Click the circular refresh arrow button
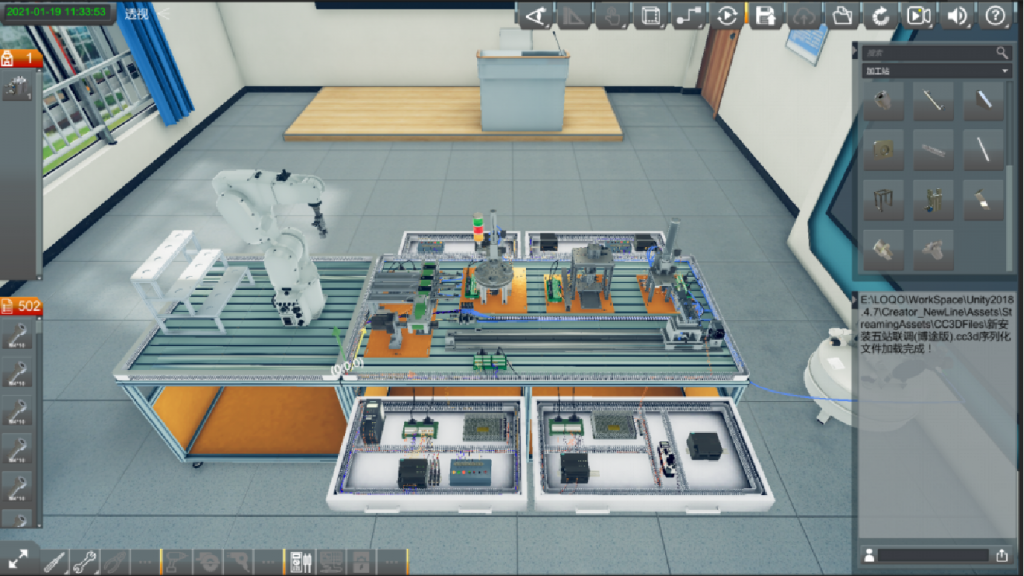 tap(880, 15)
